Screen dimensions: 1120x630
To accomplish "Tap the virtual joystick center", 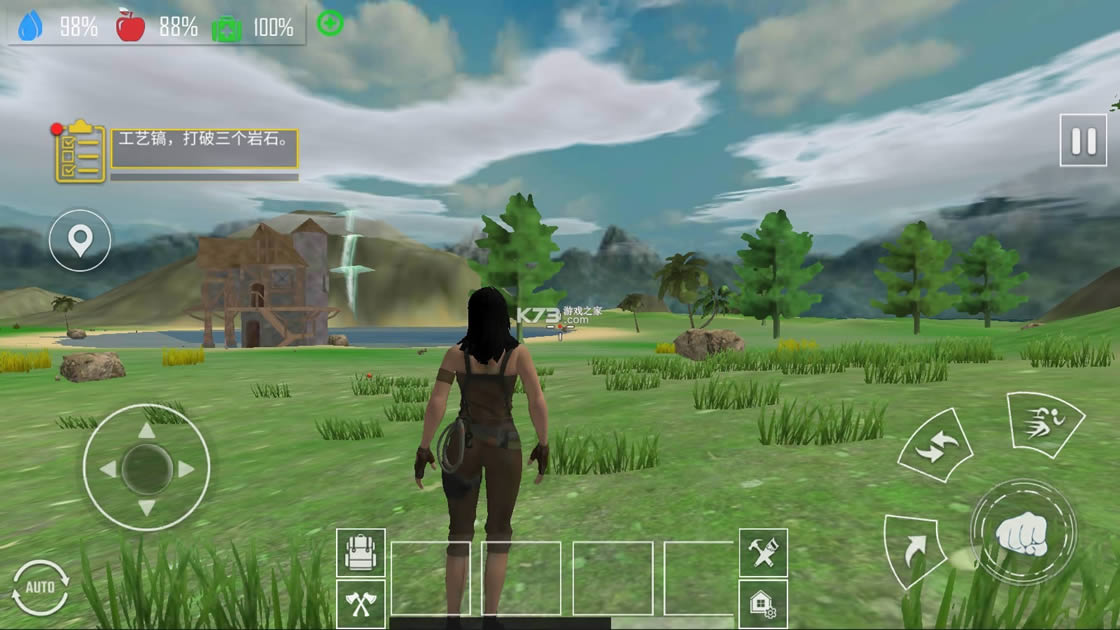I will 146,467.
